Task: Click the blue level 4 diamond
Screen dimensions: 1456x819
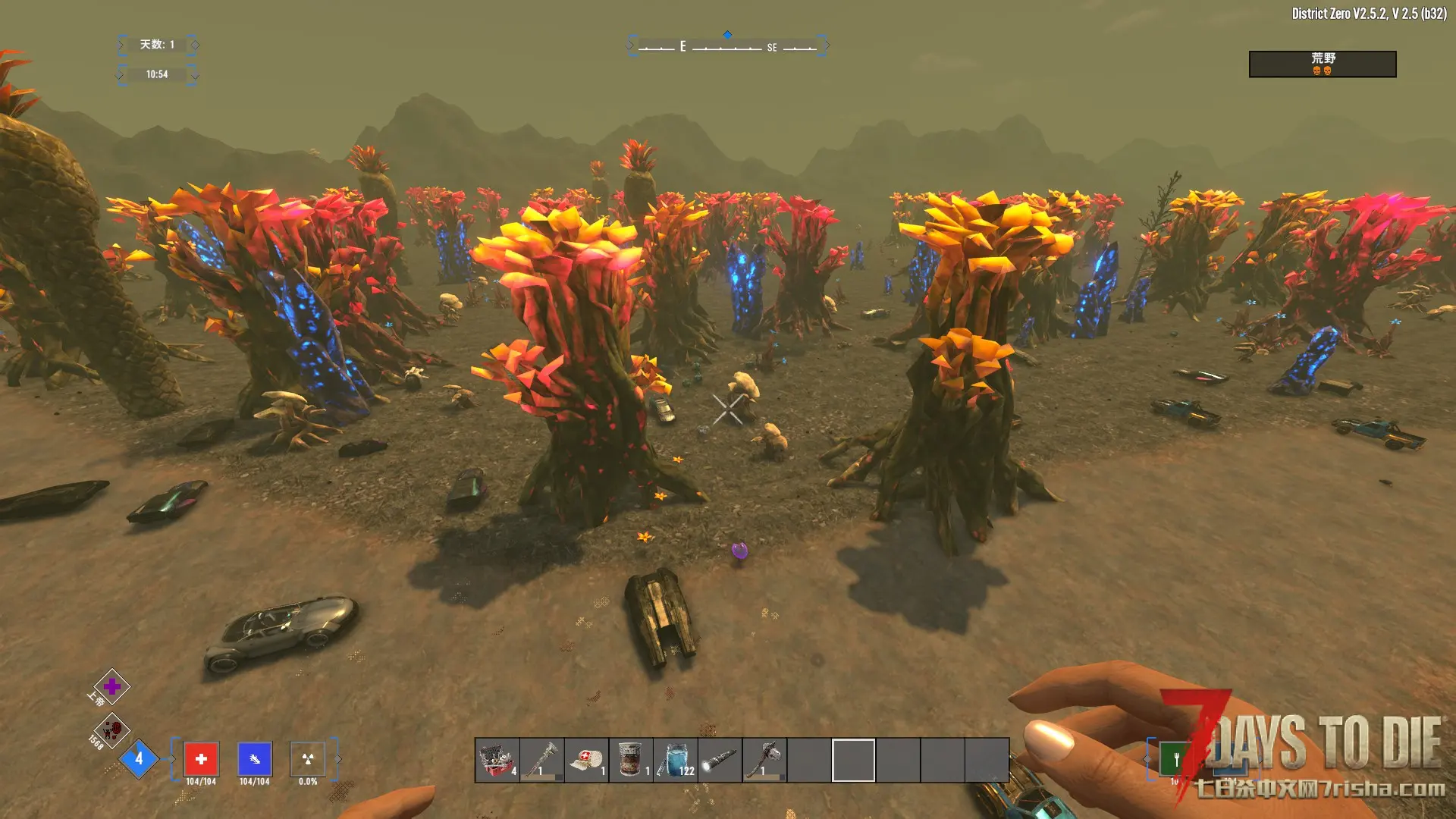Action: click(x=139, y=758)
